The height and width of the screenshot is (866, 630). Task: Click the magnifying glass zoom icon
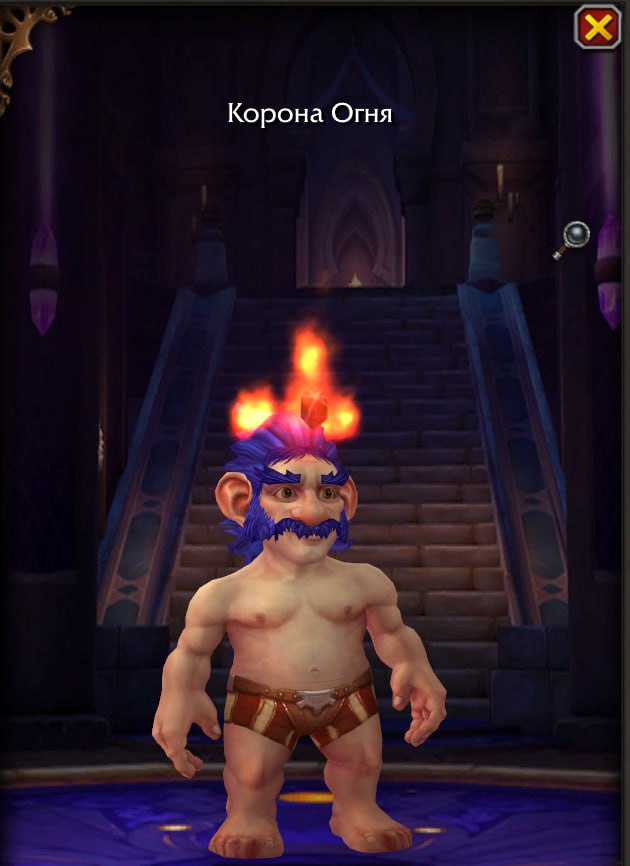[574, 238]
